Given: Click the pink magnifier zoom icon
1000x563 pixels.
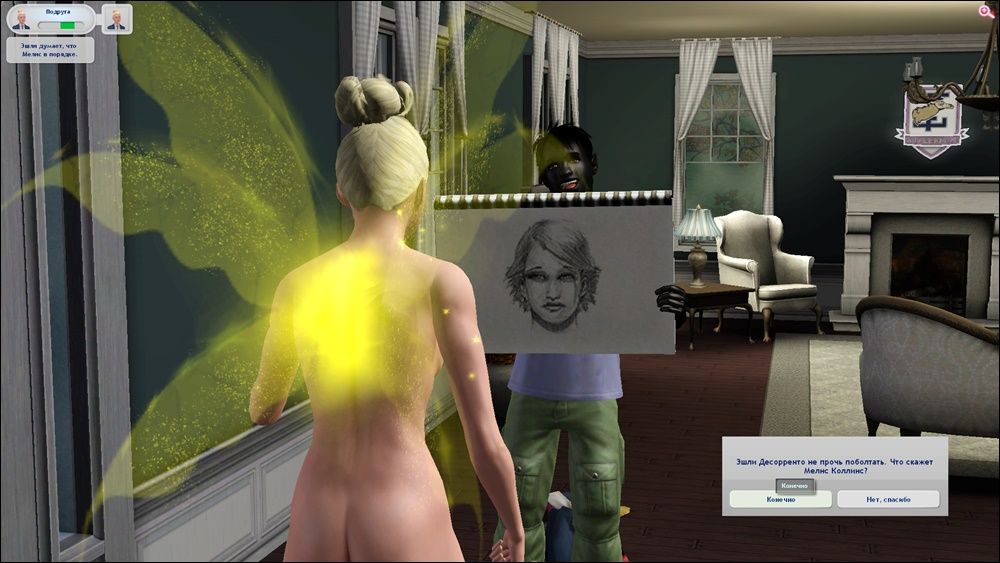Looking at the screenshot, I should (x=986, y=11).
